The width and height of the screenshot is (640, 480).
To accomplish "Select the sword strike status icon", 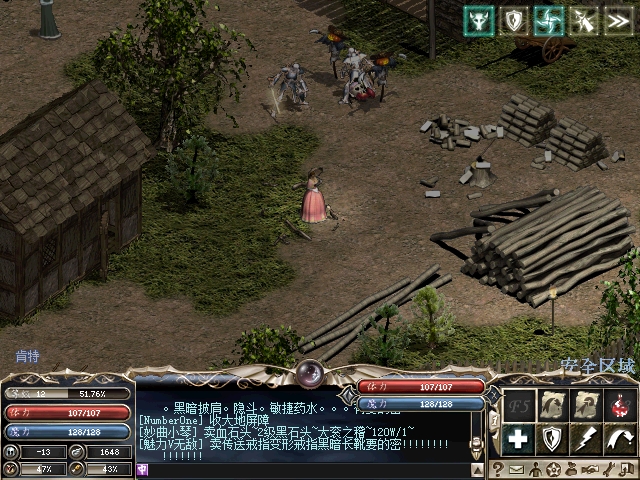I will 583,20.
